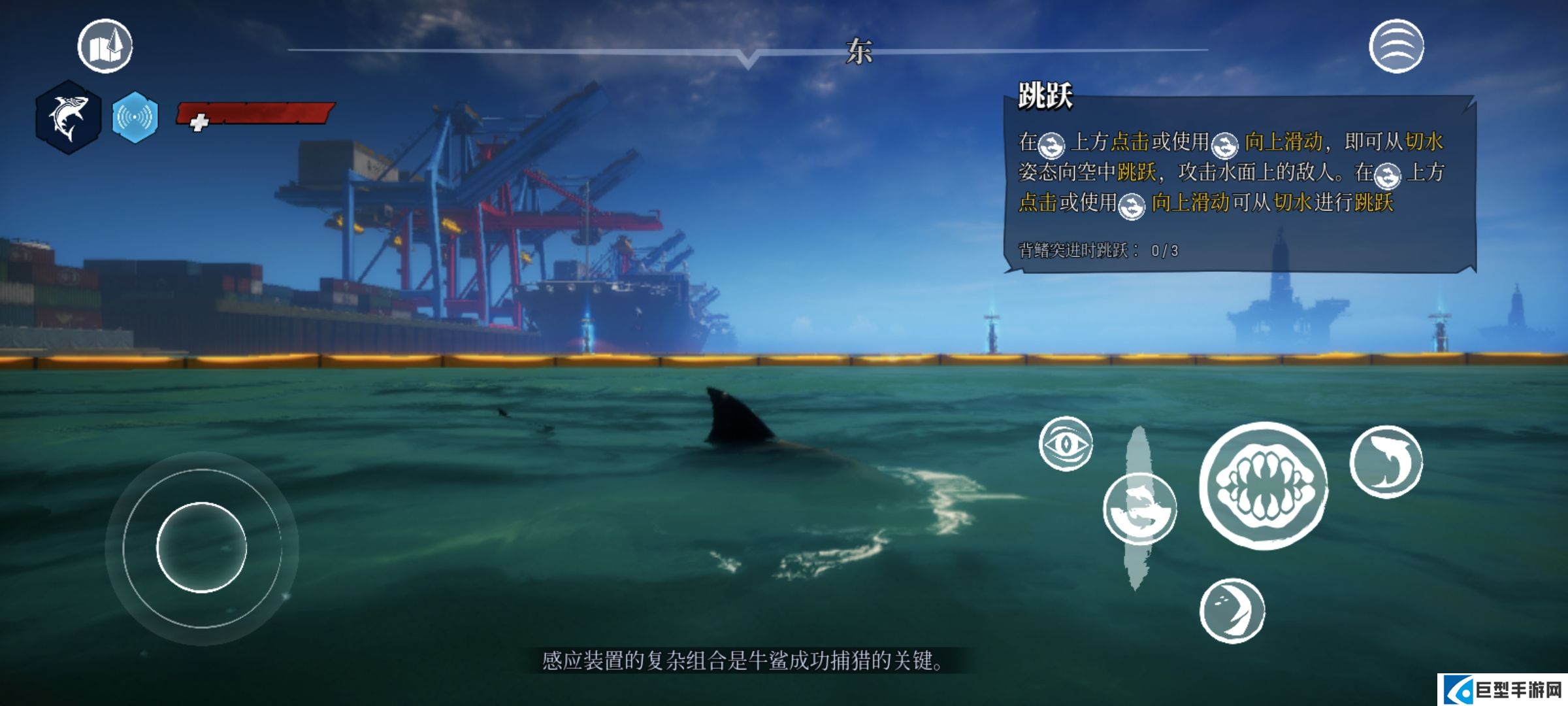Activate the blue sonar hexagon ability
This screenshot has width=1568, height=706.
135,118
